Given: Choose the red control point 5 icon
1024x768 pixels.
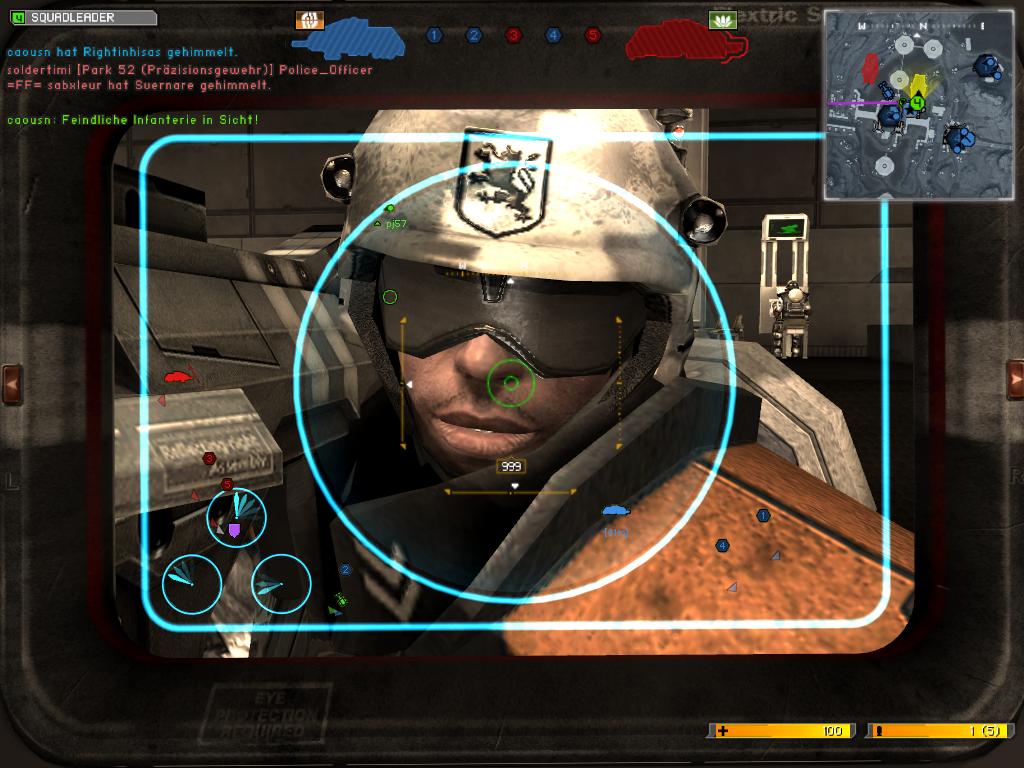Looking at the screenshot, I should (592, 35).
